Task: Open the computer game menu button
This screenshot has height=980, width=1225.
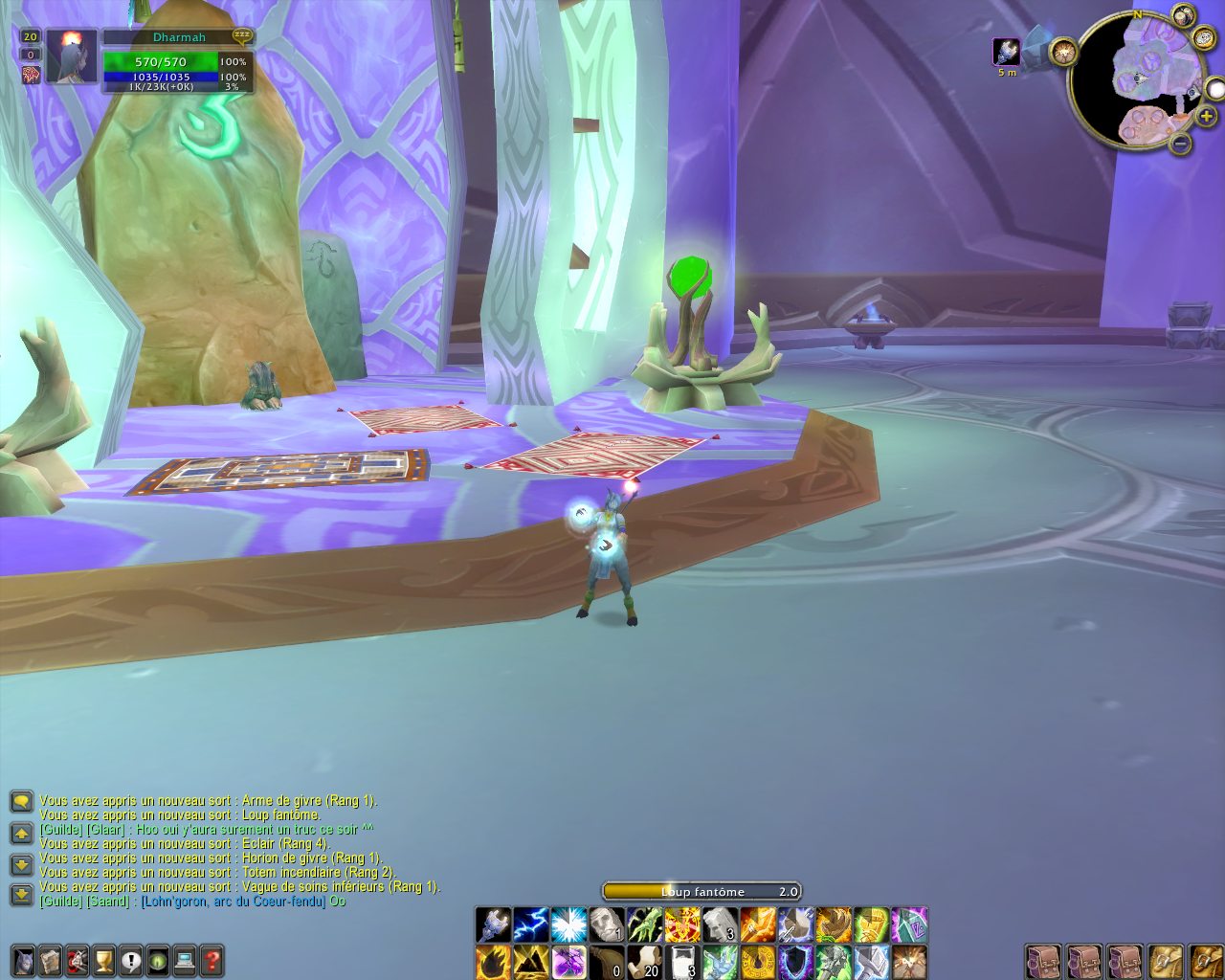Action: click(185, 960)
